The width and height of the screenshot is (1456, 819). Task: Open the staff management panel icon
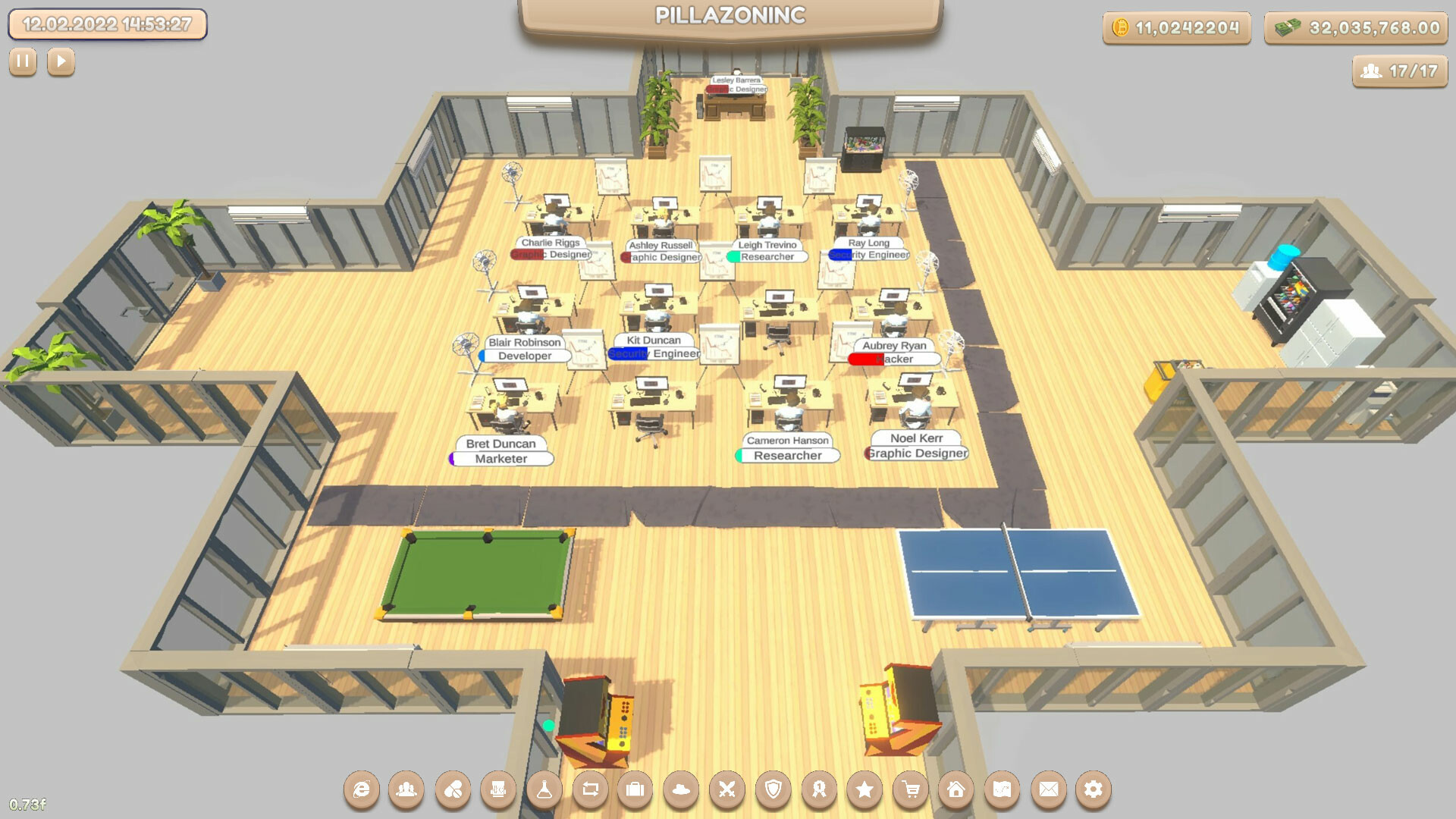coord(407,789)
